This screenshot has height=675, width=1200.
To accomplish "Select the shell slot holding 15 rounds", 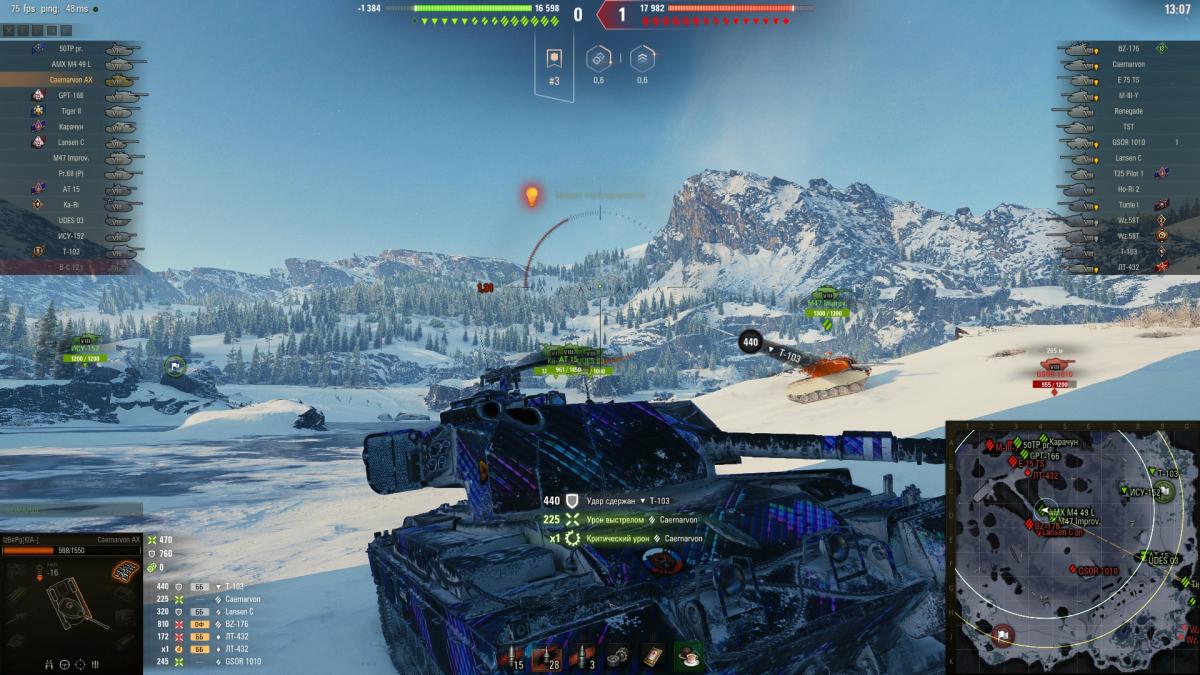I will pos(512,657).
